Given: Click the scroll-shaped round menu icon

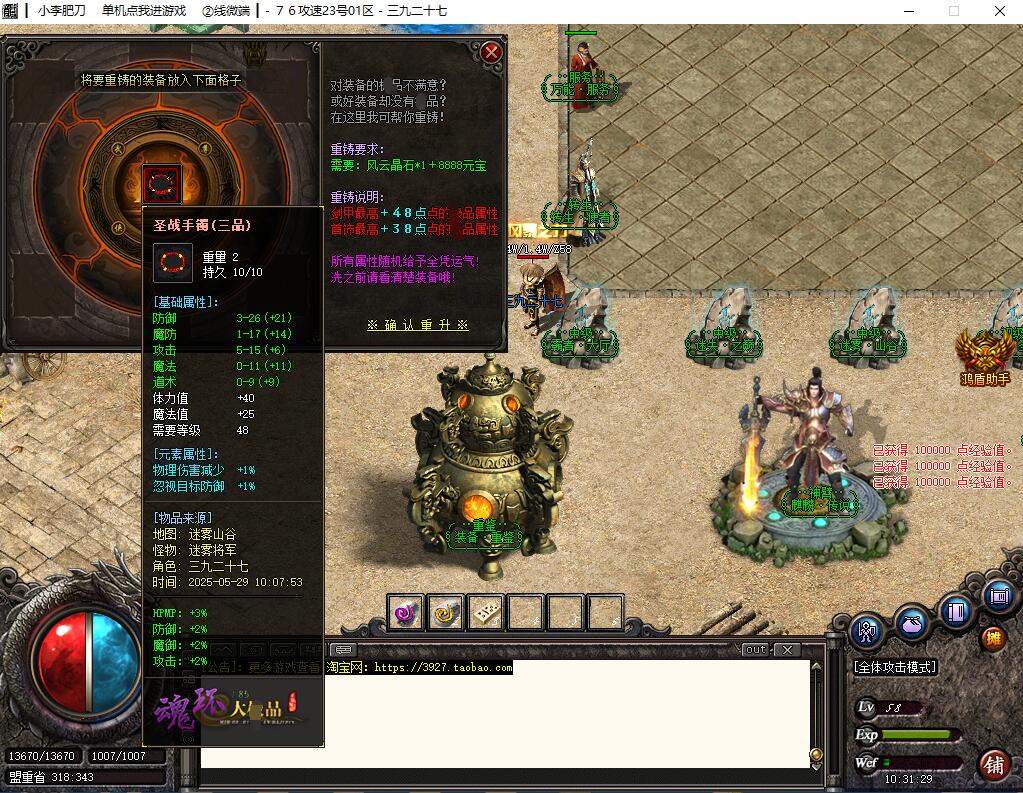Looking at the screenshot, I should pyautogui.click(x=998, y=597).
